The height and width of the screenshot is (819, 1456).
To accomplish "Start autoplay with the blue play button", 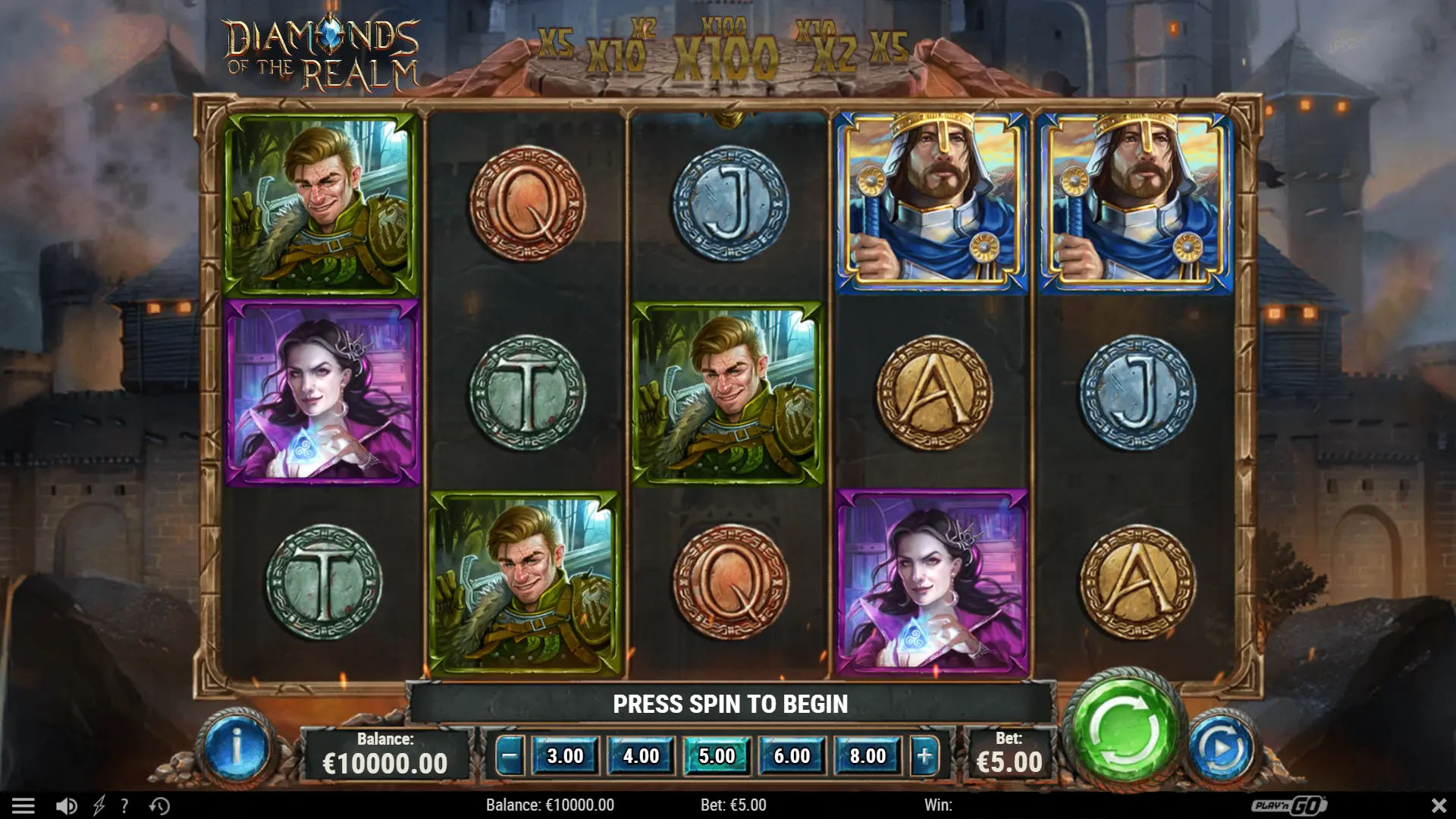I will pyautogui.click(x=1221, y=750).
